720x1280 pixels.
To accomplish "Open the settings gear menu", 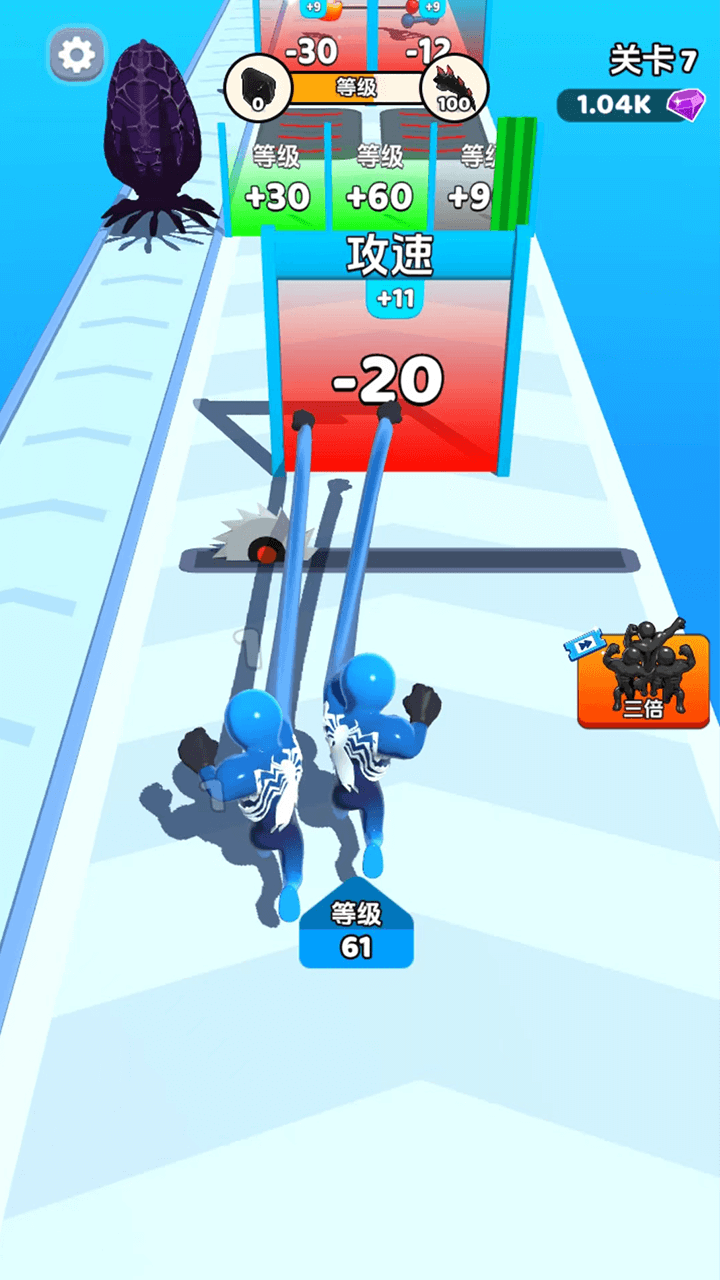I will (x=77, y=55).
